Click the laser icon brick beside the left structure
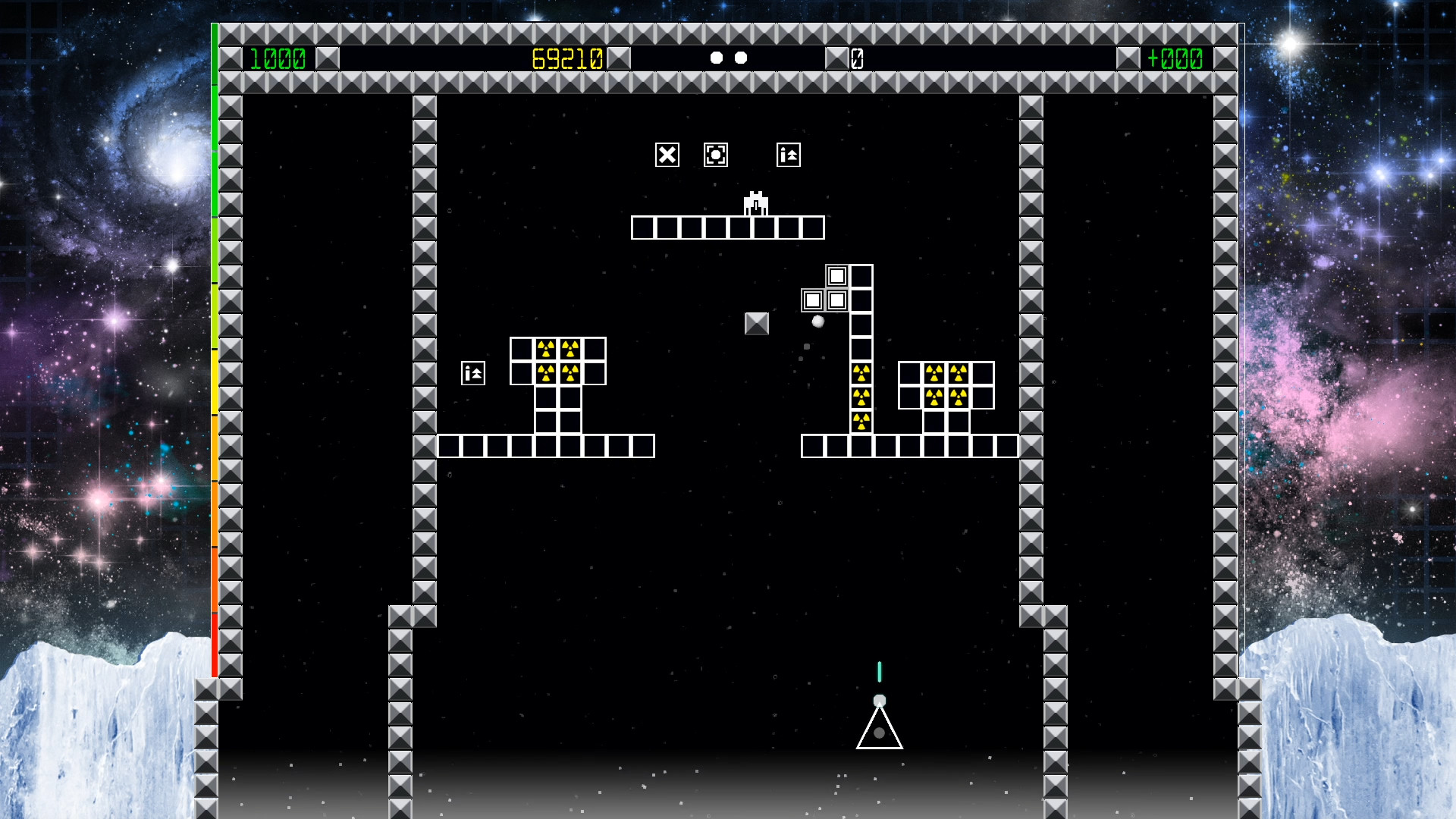Viewport: 1456px width, 819px height. (472, 372)
